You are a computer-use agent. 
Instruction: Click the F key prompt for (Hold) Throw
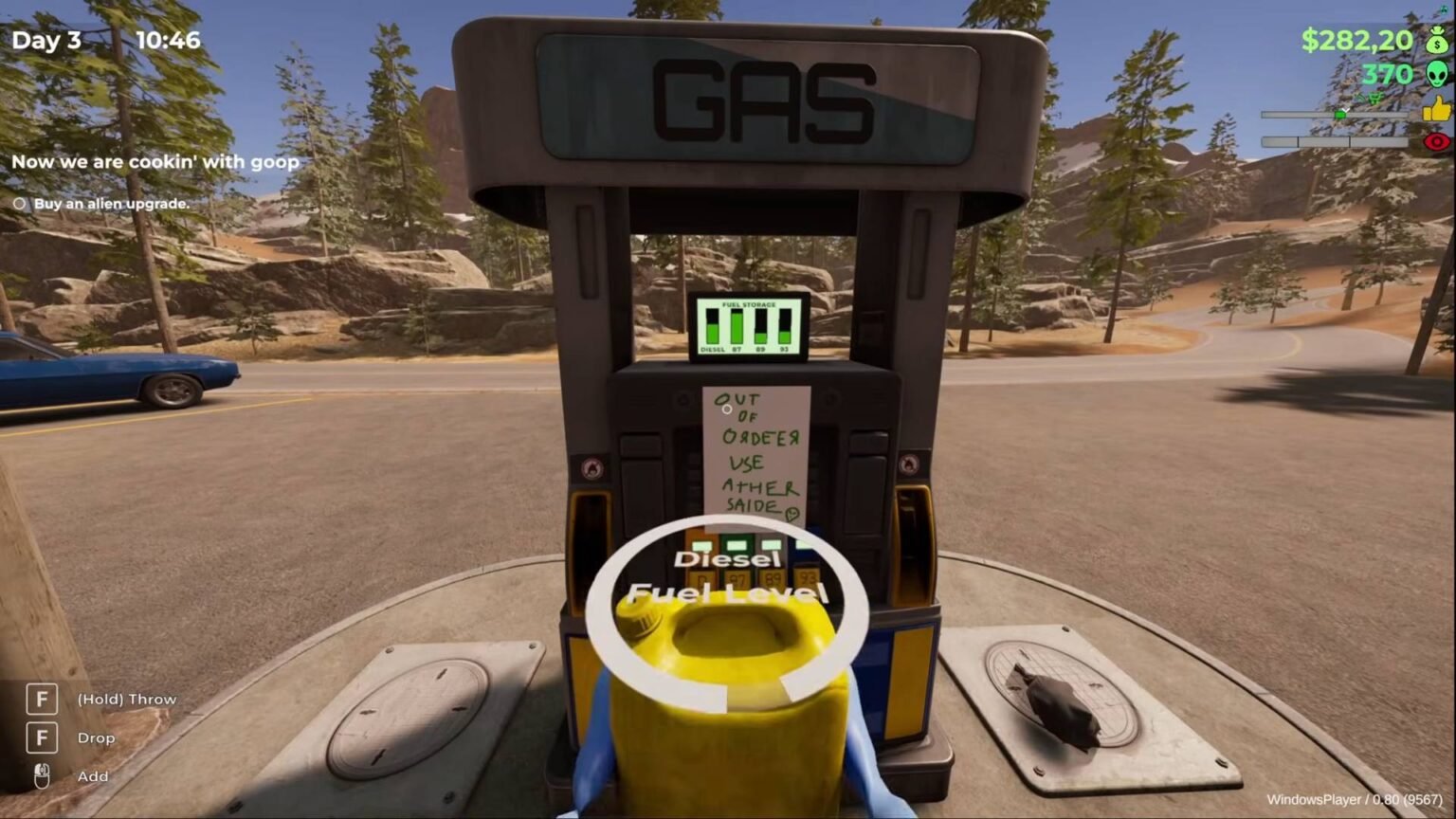(41, 699)
